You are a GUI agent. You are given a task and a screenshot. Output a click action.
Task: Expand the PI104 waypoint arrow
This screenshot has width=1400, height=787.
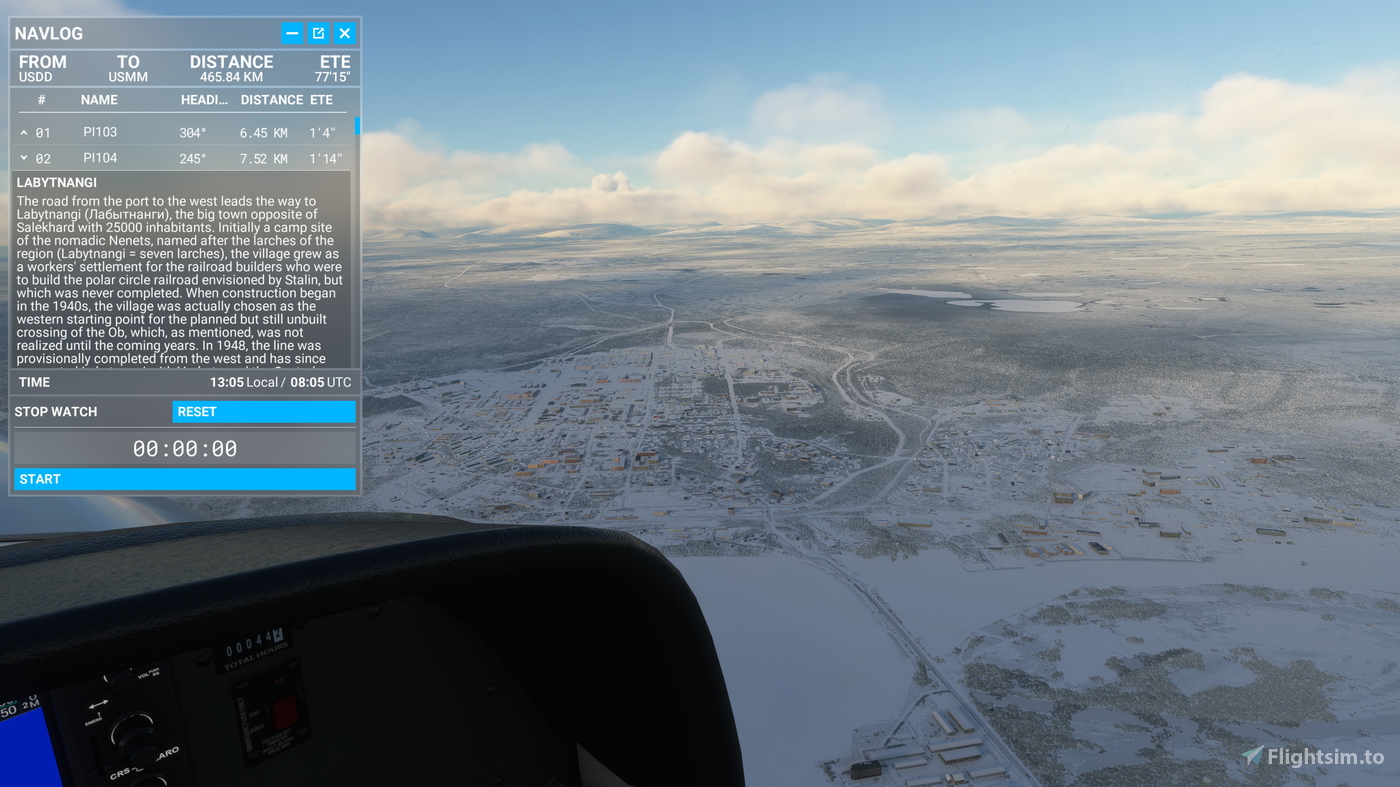point(24,158)
